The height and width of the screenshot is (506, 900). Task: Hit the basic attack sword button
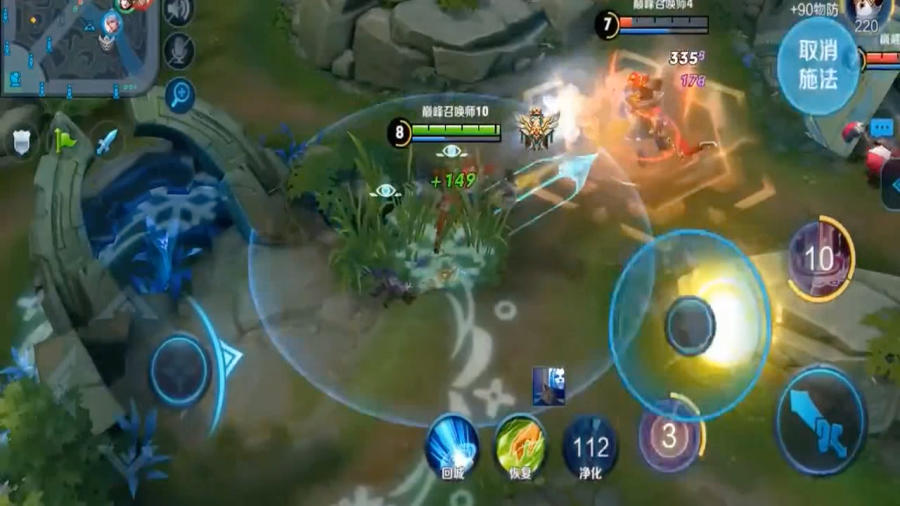820,420
